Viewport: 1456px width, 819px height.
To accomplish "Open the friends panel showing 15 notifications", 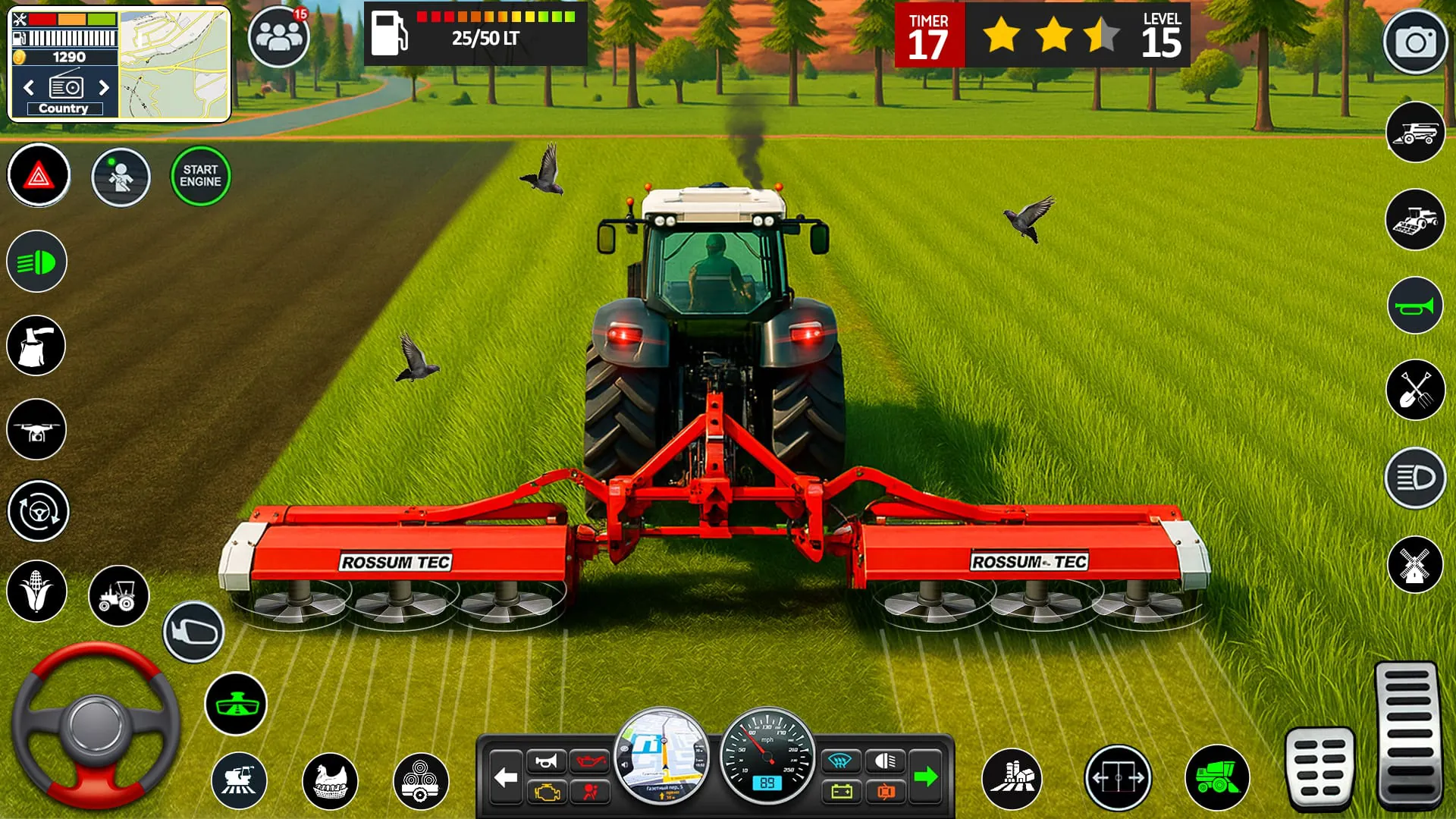I will [x=278, y=38].
